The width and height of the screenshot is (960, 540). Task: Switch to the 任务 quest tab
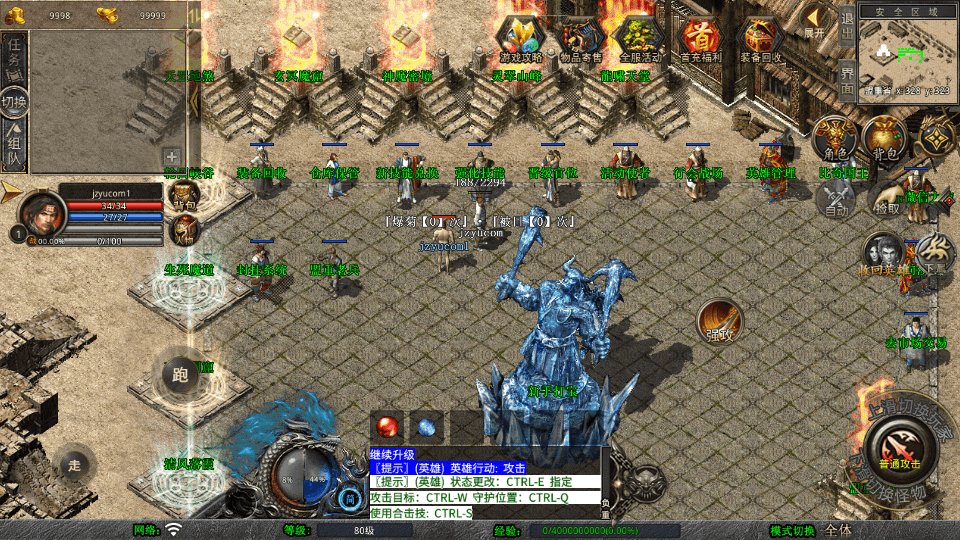15,60
